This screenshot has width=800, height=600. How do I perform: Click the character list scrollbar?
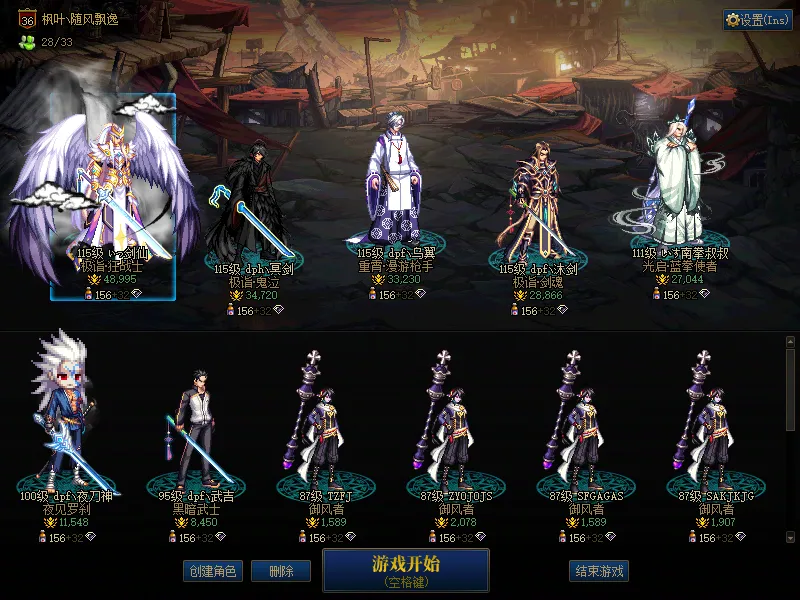(x=791, y=390)
